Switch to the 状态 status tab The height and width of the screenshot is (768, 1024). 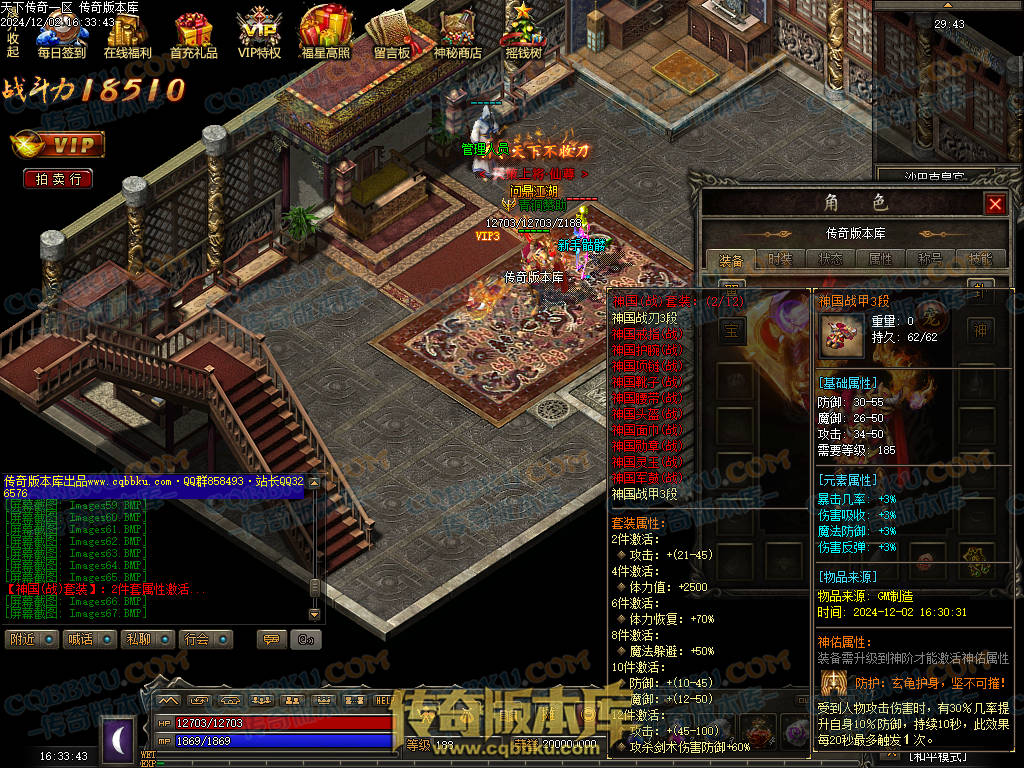pos(831,259)
